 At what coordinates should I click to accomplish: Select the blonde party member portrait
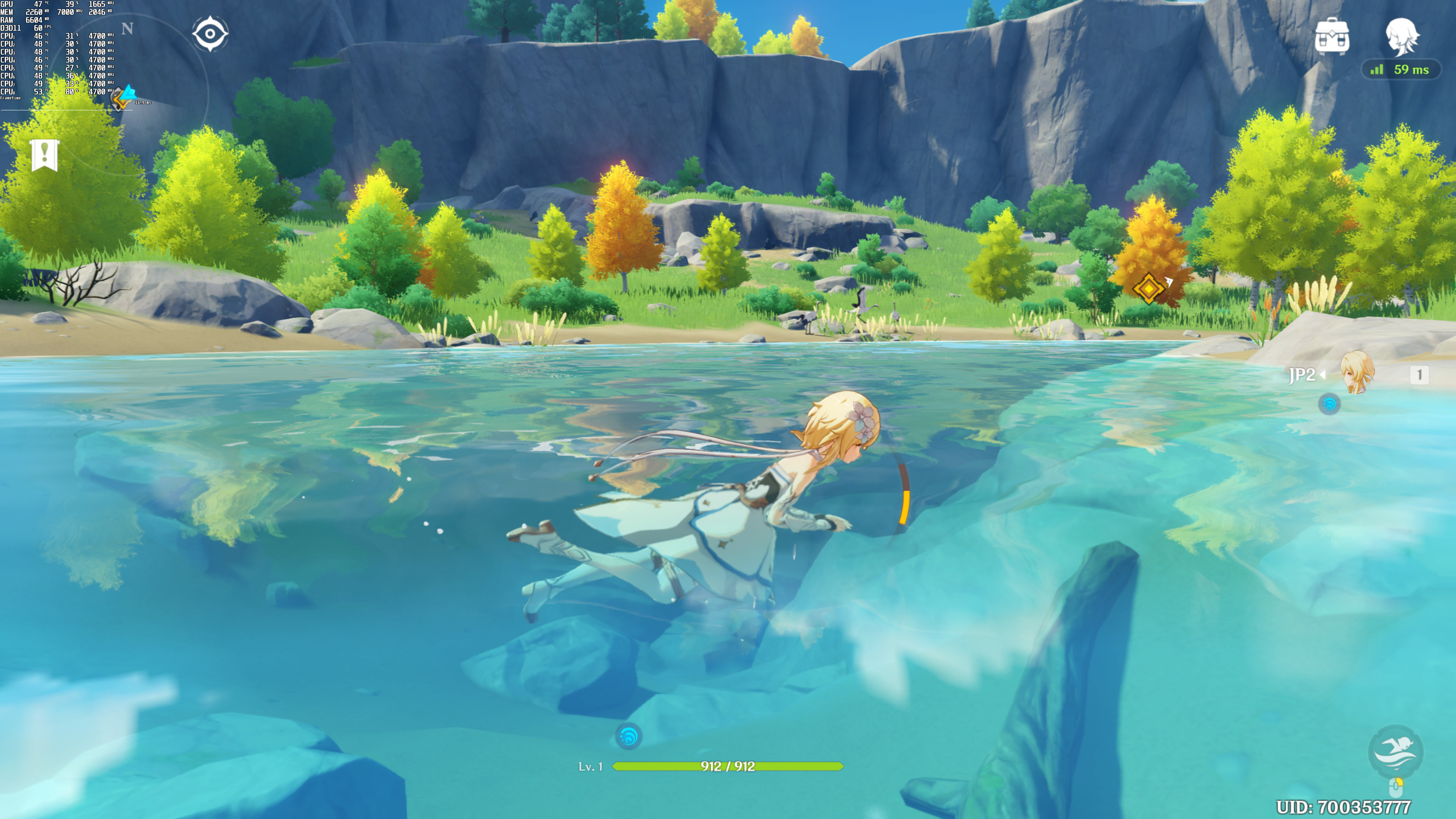pos(1357,372)
